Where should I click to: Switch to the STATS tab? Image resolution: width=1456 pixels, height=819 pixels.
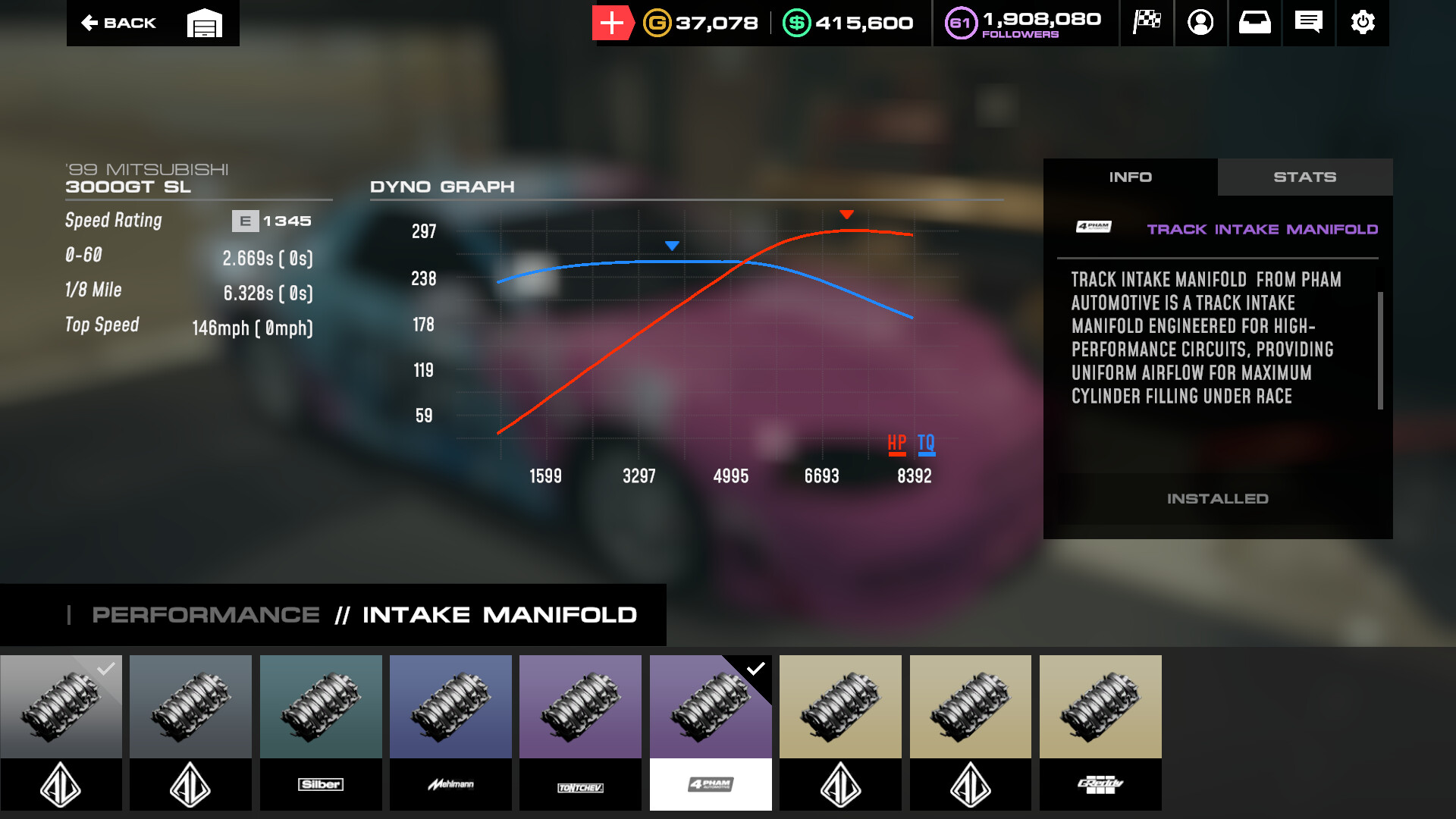tap(1305, 177)
